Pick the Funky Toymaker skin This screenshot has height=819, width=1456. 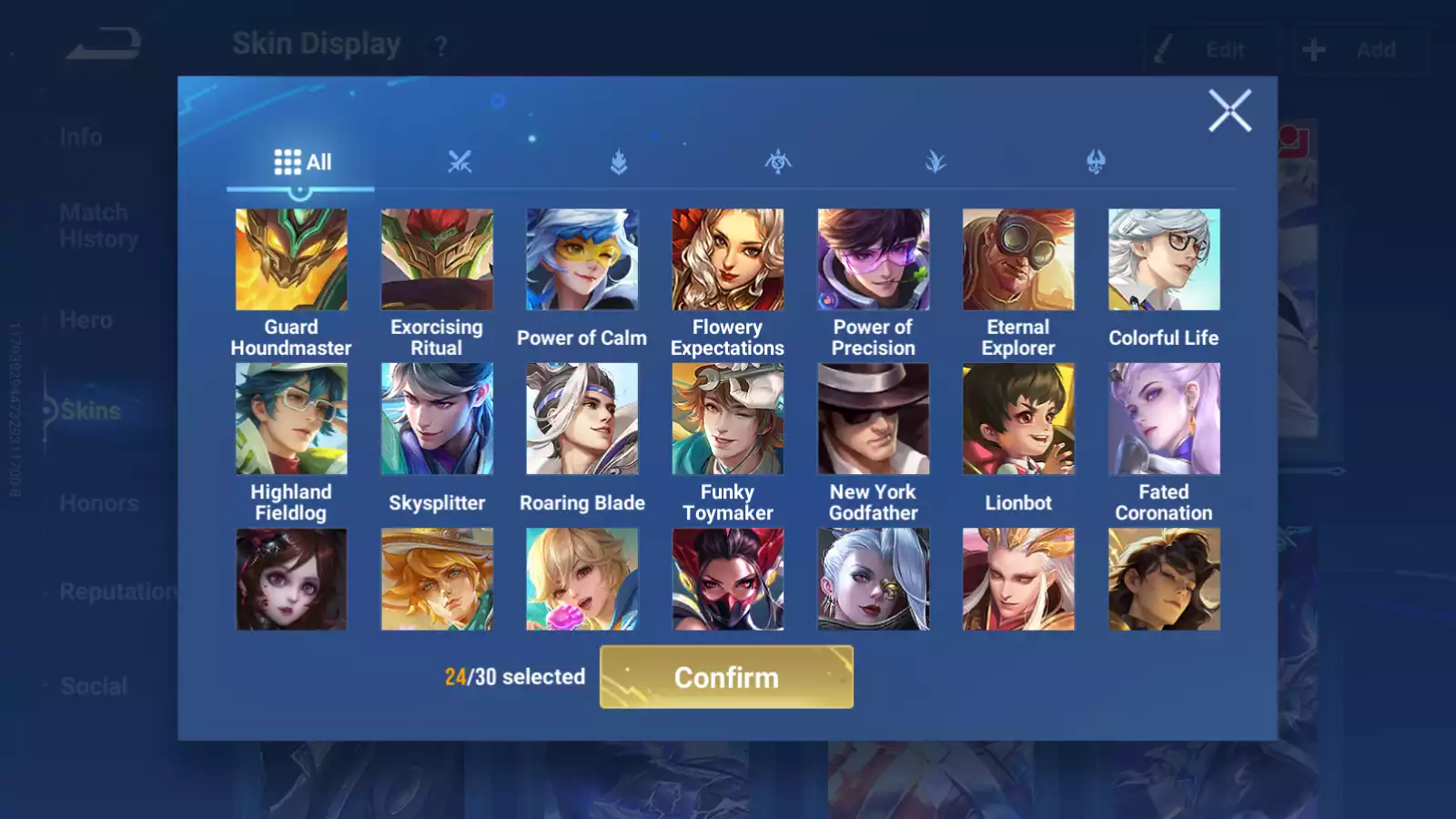(727, 419)
